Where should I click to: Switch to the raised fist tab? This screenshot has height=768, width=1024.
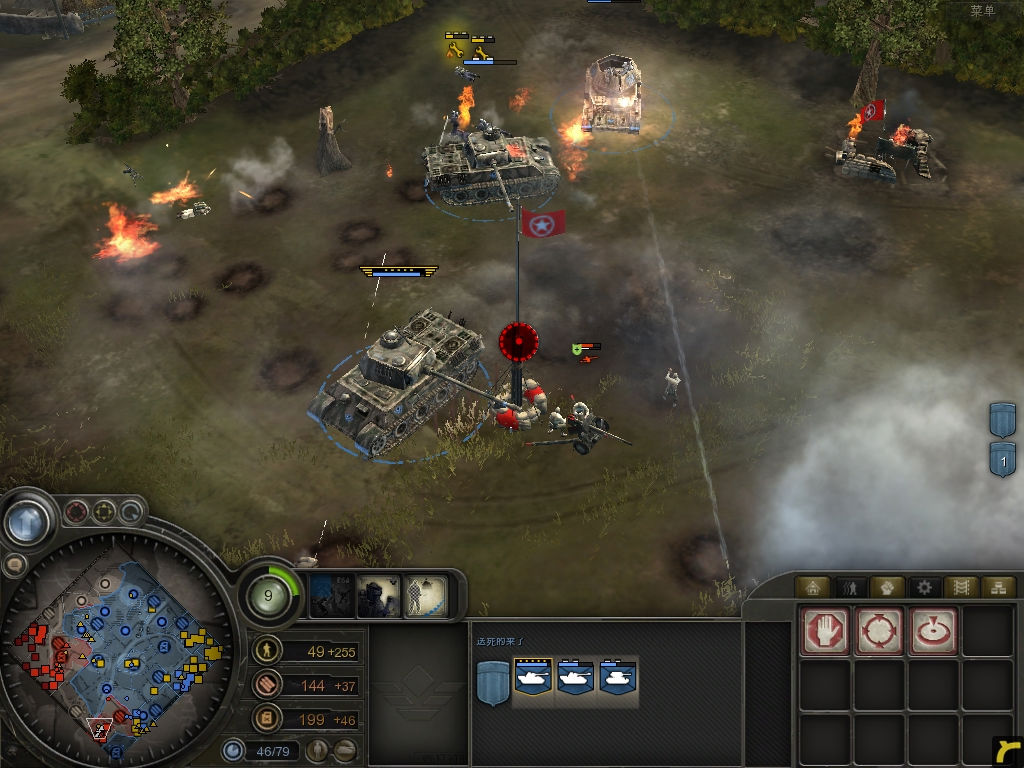point(887,587)
